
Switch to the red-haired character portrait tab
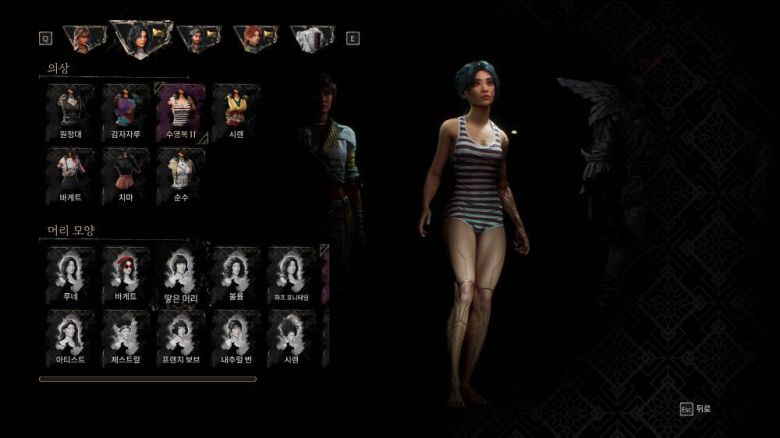click(x=255, y=39)
